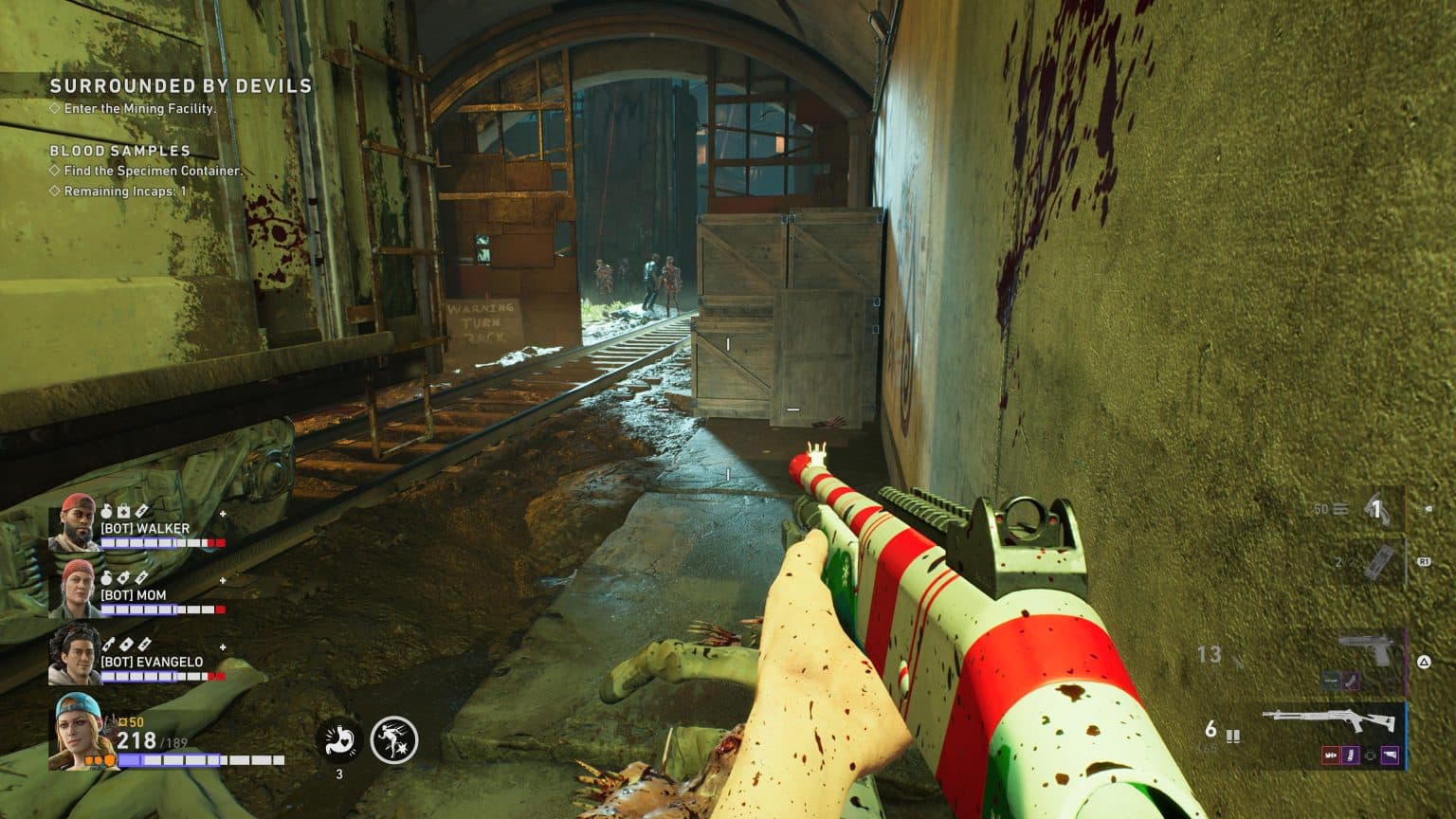Expand the R1 secondary slot prompt

coord(1425,561)
